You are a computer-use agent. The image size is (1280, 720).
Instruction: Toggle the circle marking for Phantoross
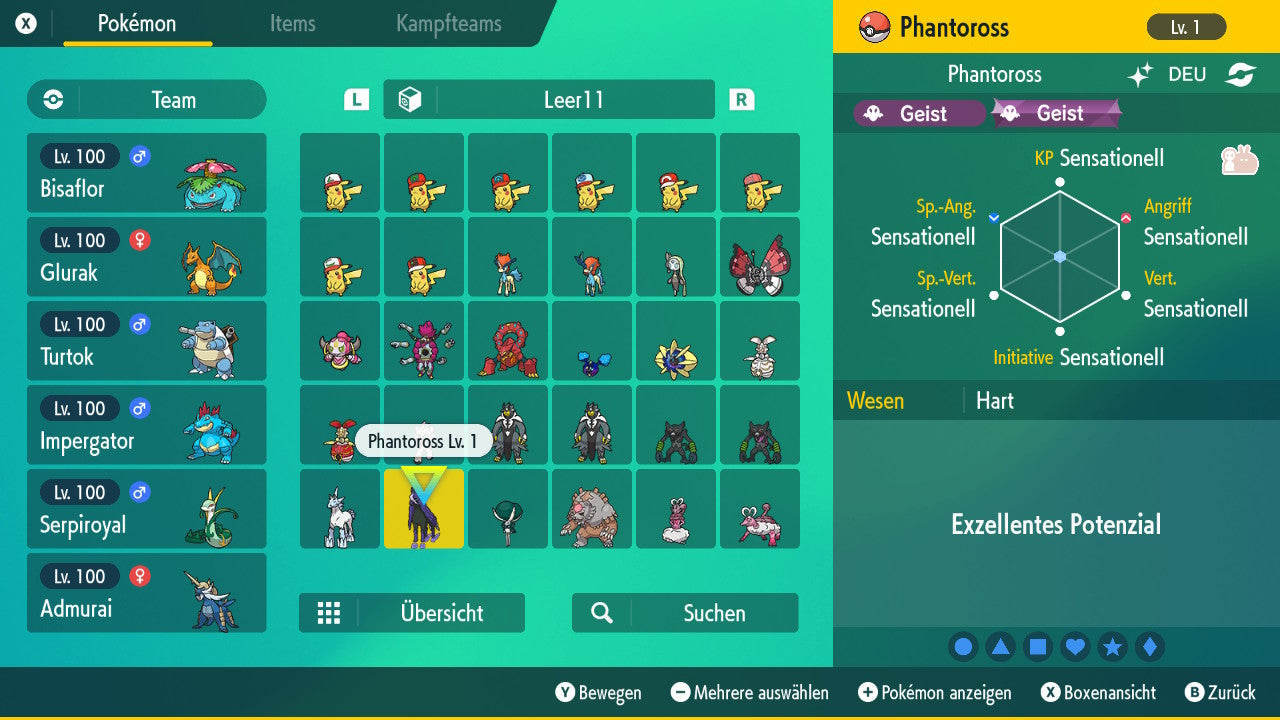click(963, 646)
